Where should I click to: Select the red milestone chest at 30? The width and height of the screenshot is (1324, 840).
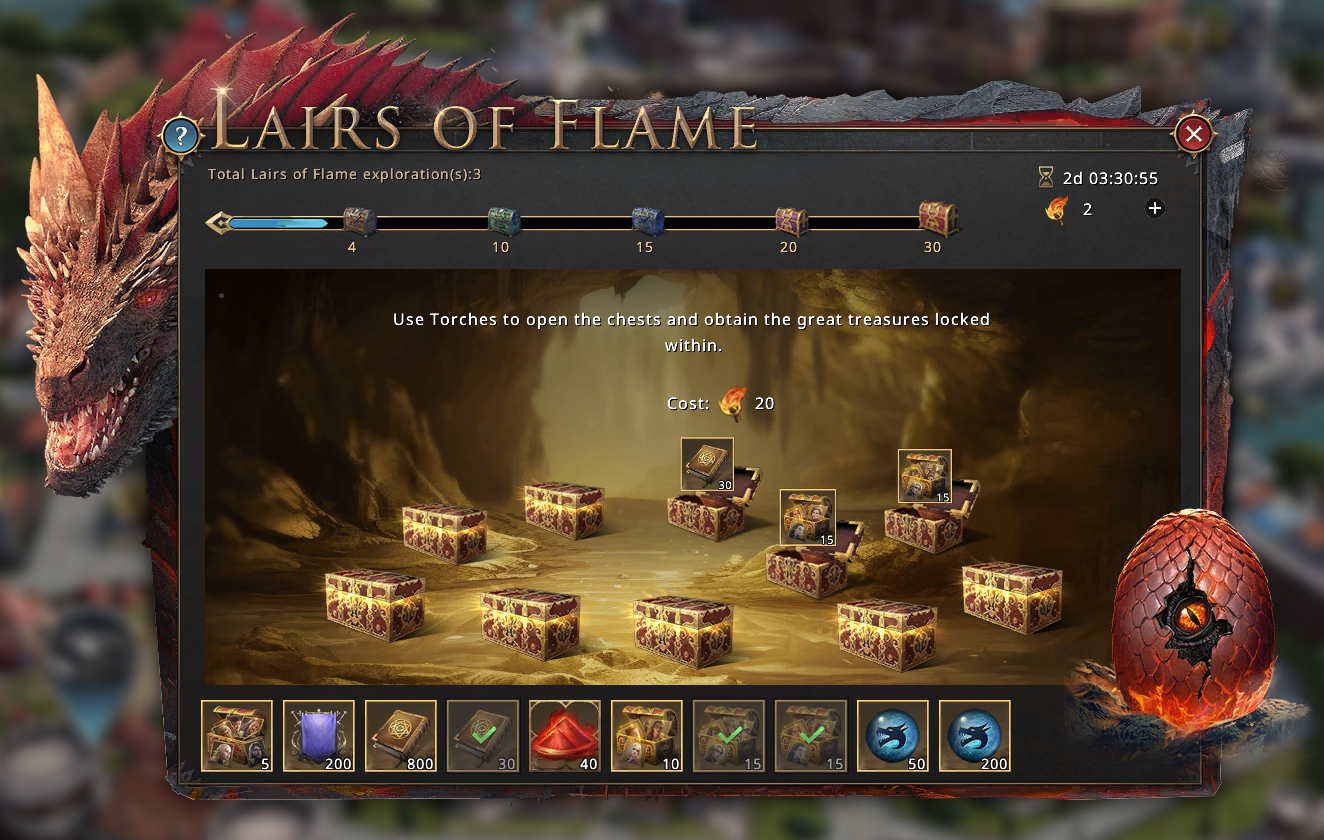click(x=938, y=218)
